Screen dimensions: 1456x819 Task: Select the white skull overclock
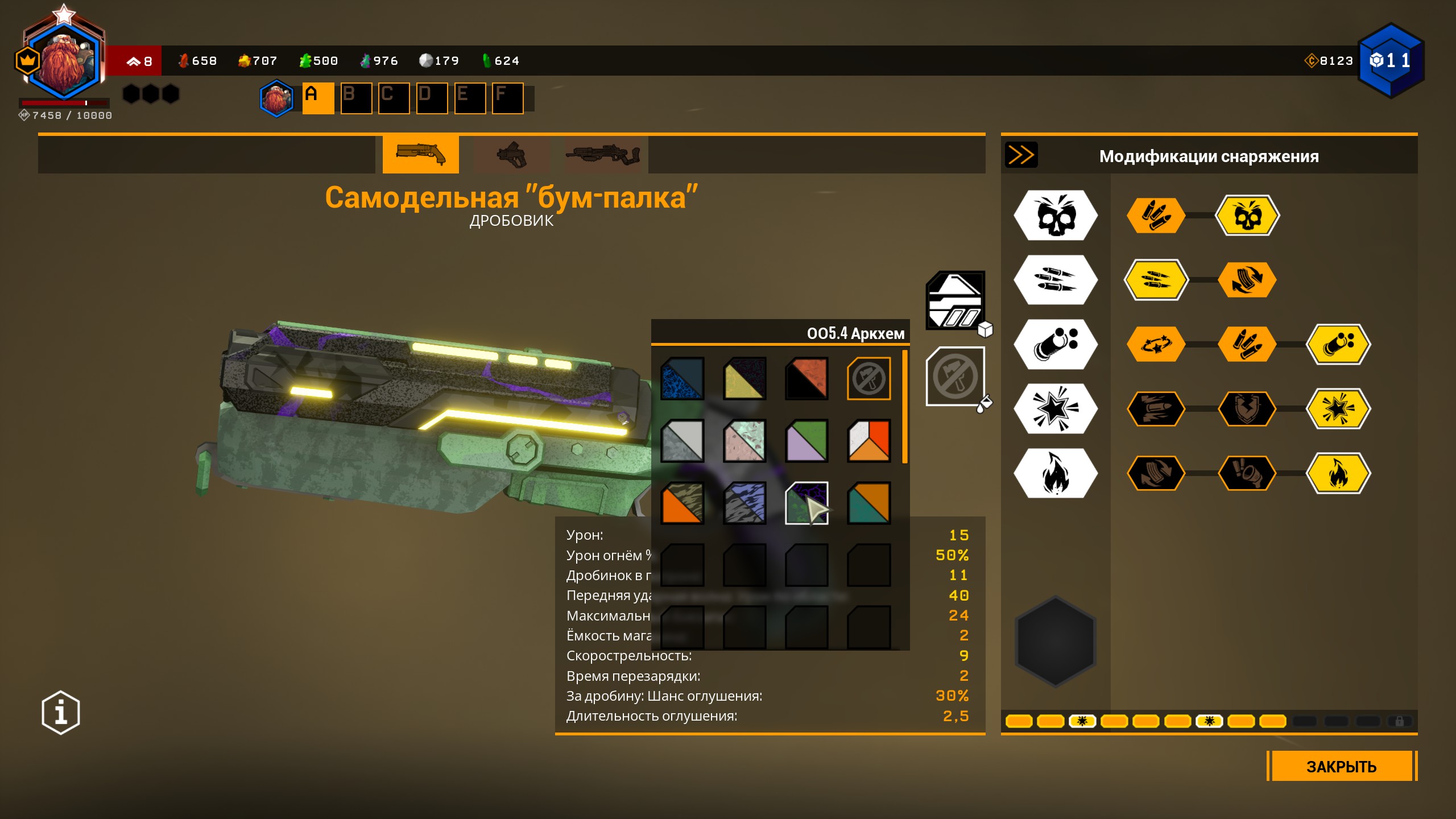(x=1056, y=216)
